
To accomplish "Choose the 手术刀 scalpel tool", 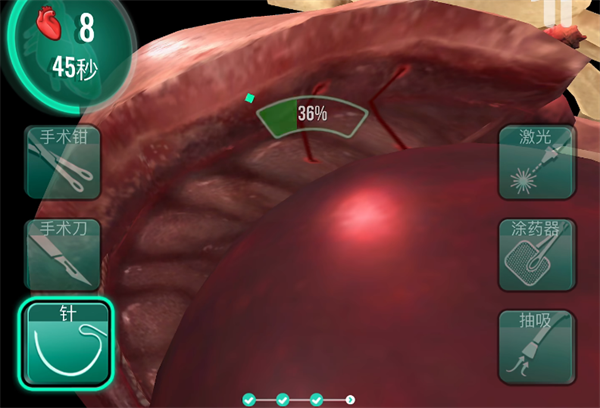I will (x=62, y=252).
